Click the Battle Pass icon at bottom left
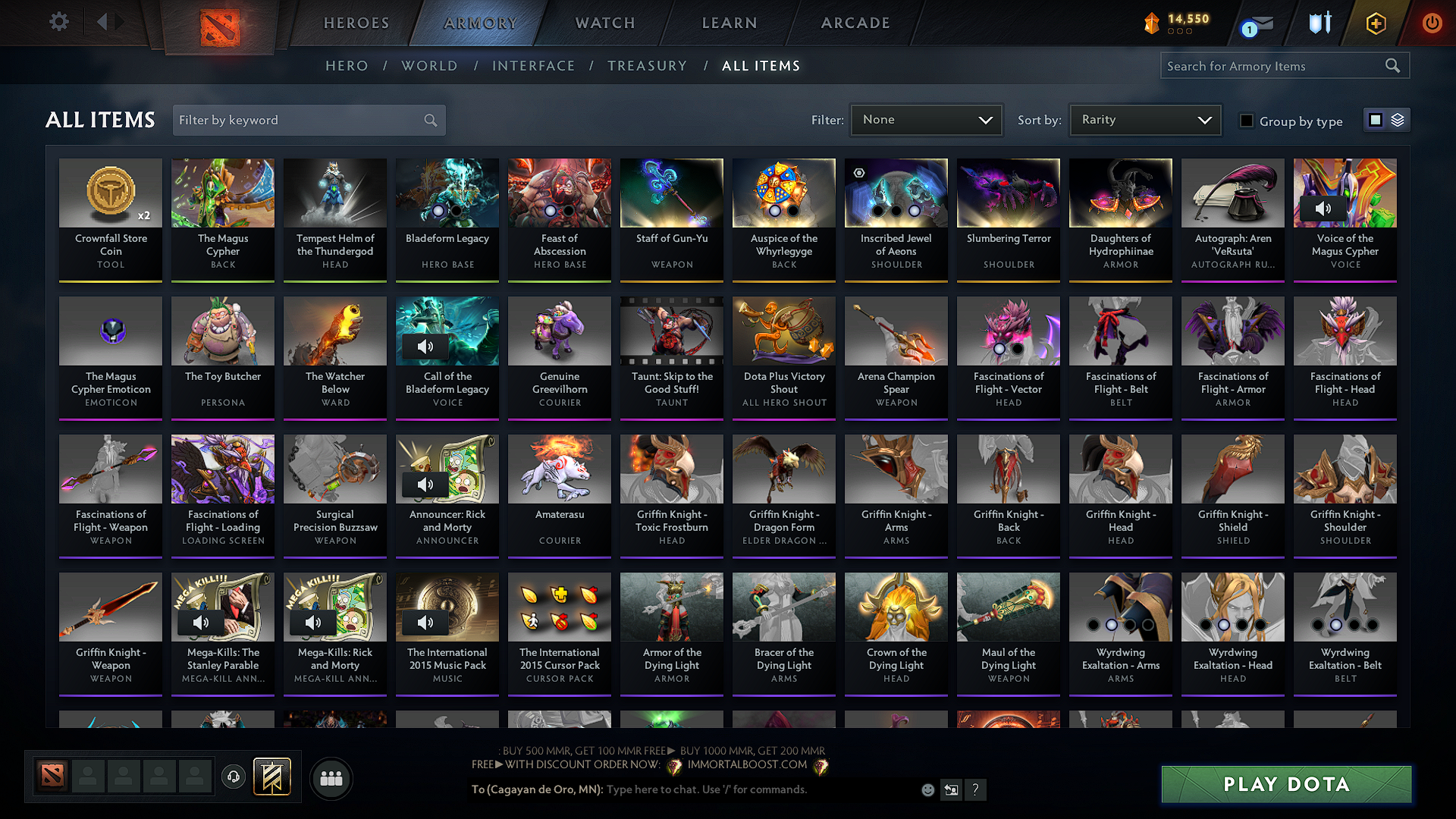Image resolution: width=1456 pixels, height=819 pixels. click(271, 777)
